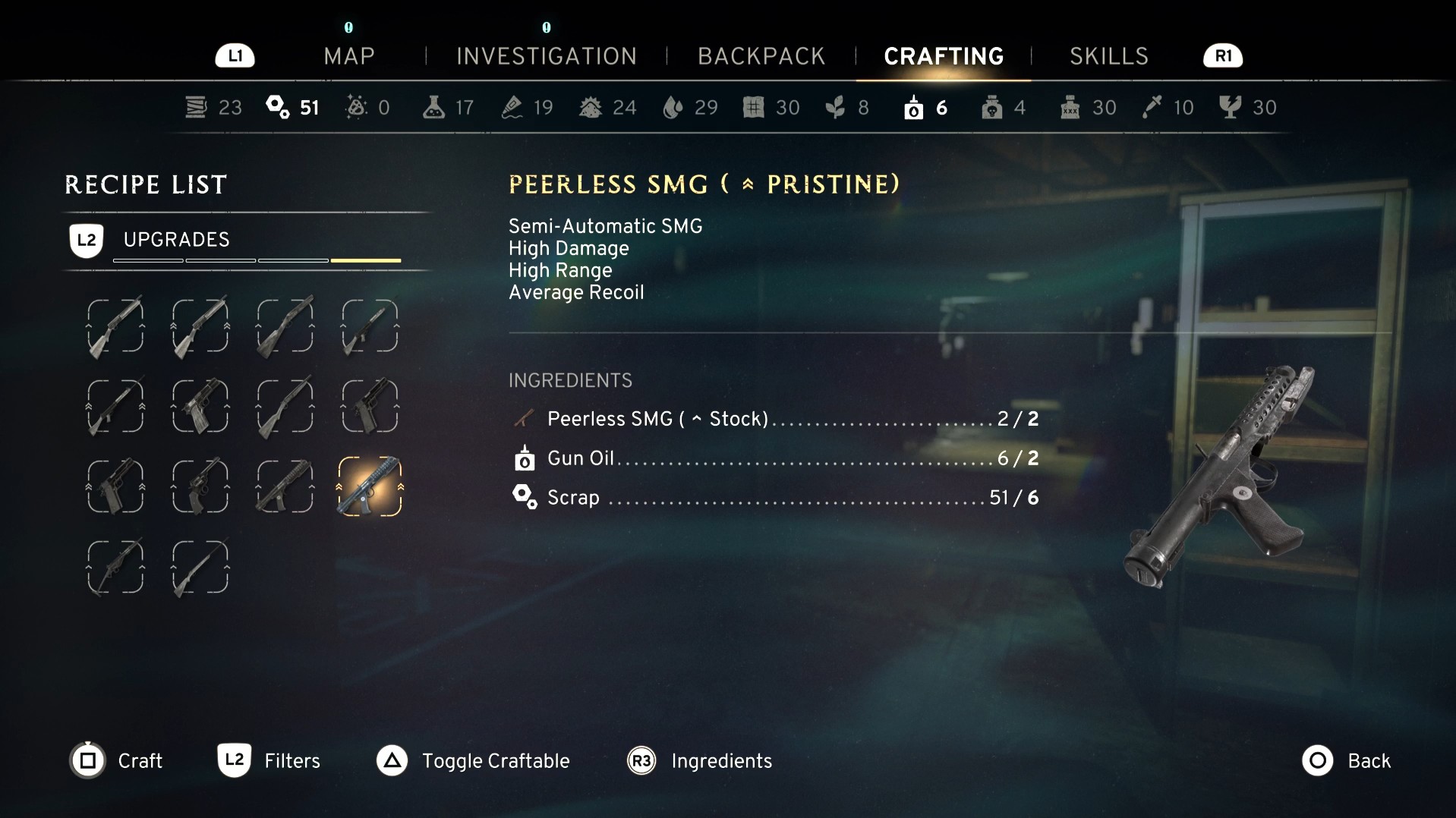Select the non-highlighted SMG recipe slot
Screen dimensions: 1456x818
pyautogui.click(x=285, y=486)
